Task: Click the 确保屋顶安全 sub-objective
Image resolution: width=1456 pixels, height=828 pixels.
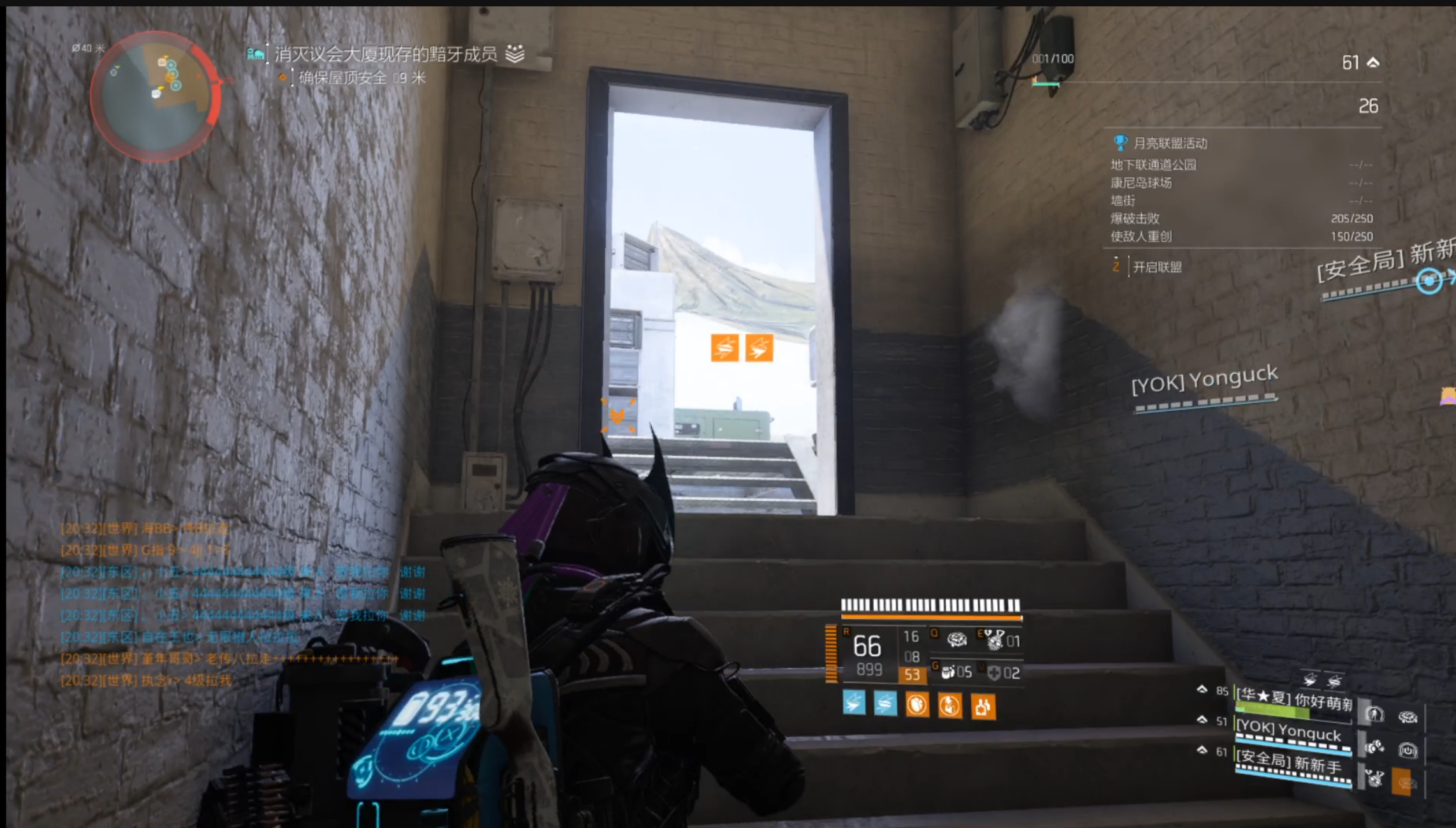Action: pyautogui.click(x=343, y=78)
